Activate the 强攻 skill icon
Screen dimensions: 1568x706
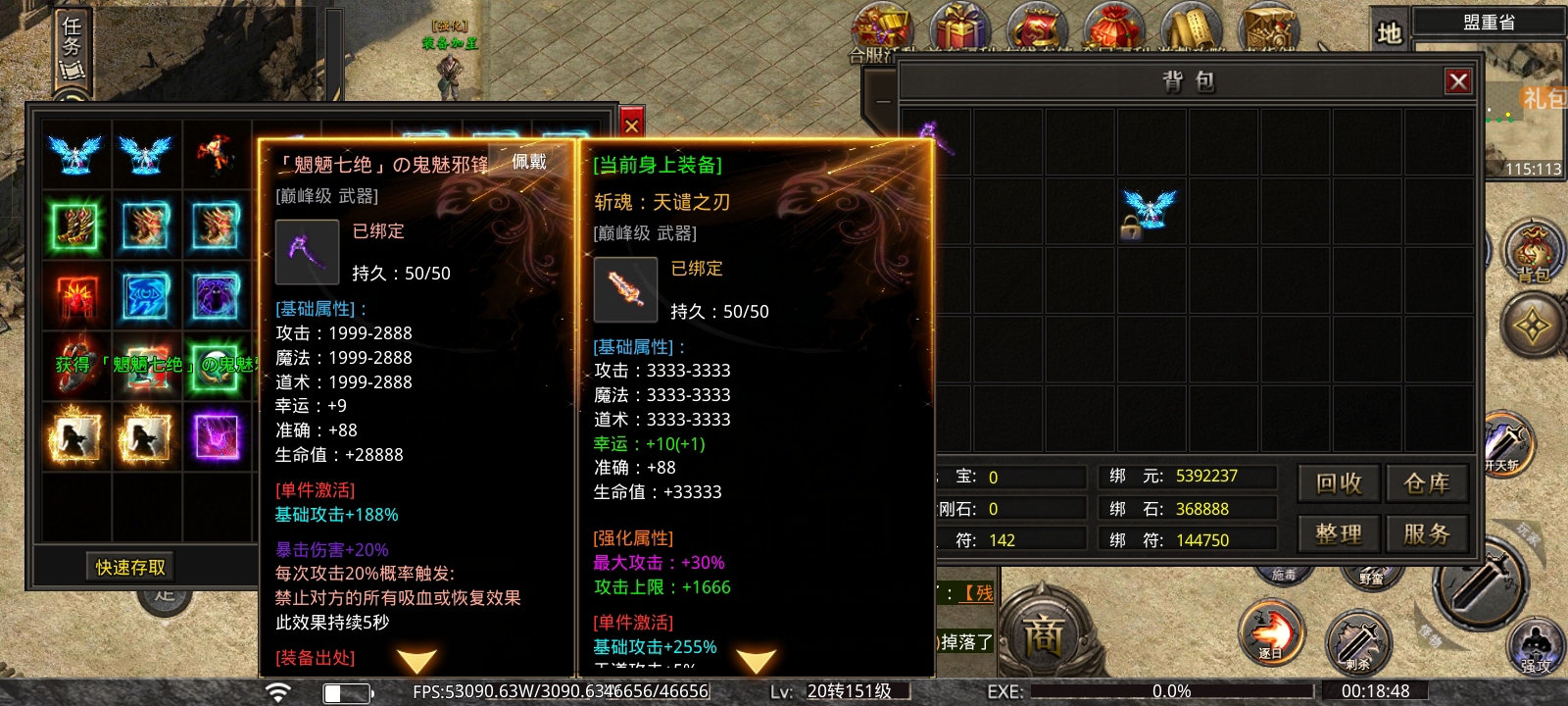1535,647
